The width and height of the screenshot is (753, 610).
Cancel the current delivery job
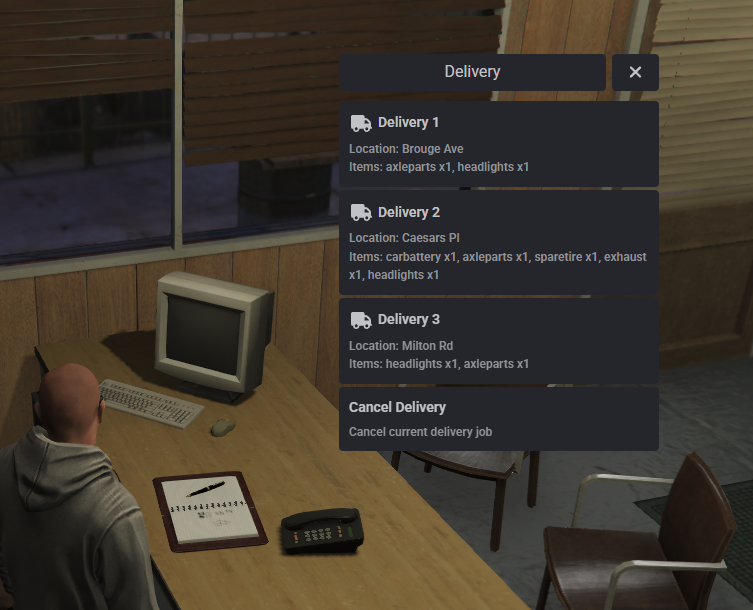tap(498, 419)
